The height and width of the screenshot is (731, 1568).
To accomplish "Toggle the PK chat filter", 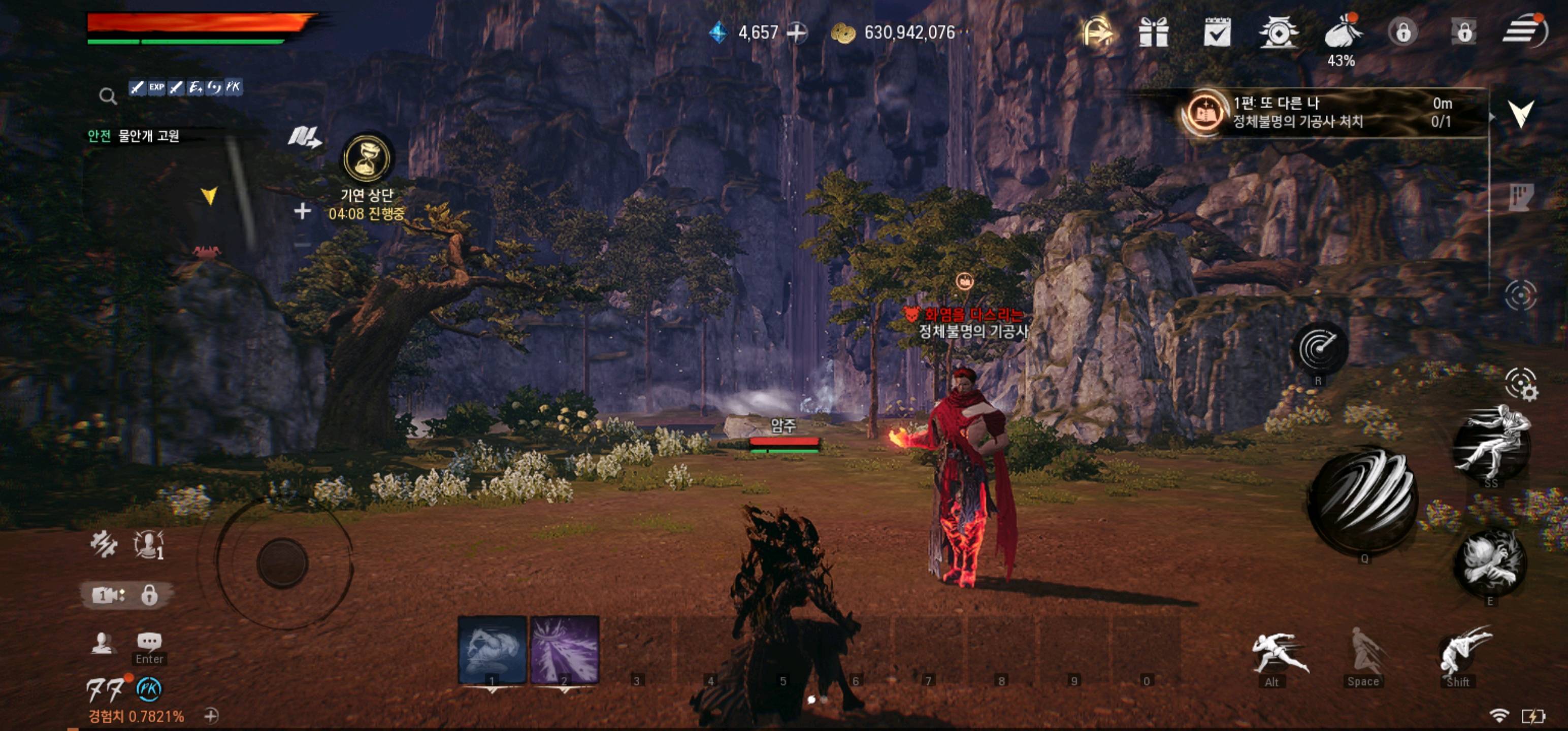I will tap(235, 87).
